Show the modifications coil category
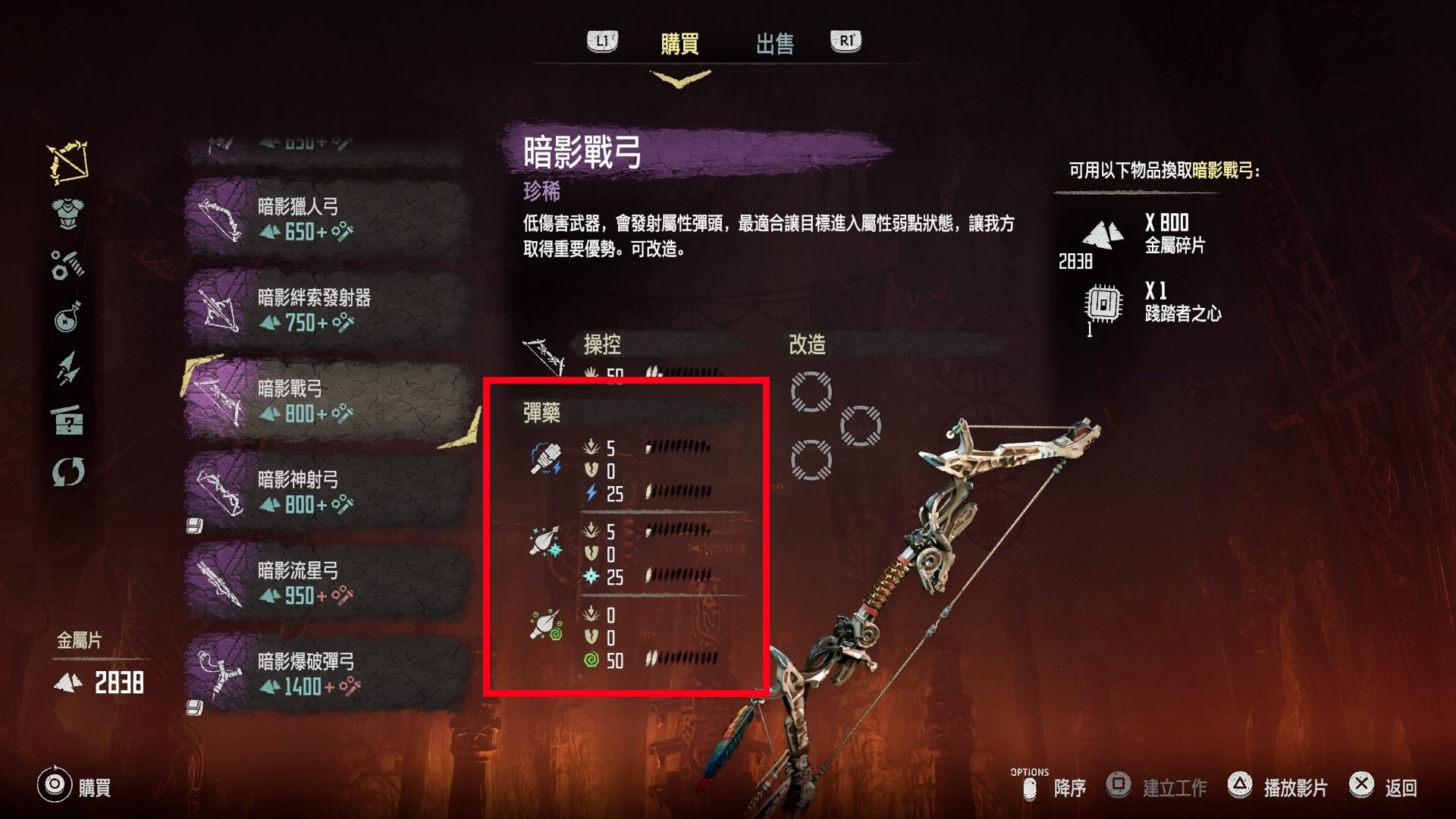This screenshot has width=1456, height=819. pyautogui.click(x=68, y=265)
